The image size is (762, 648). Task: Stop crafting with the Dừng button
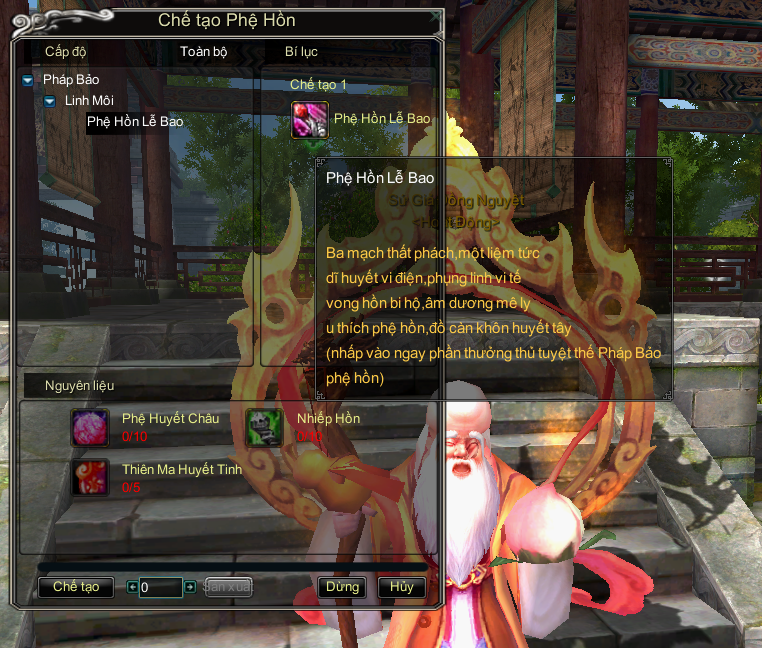tap(342, 587)
